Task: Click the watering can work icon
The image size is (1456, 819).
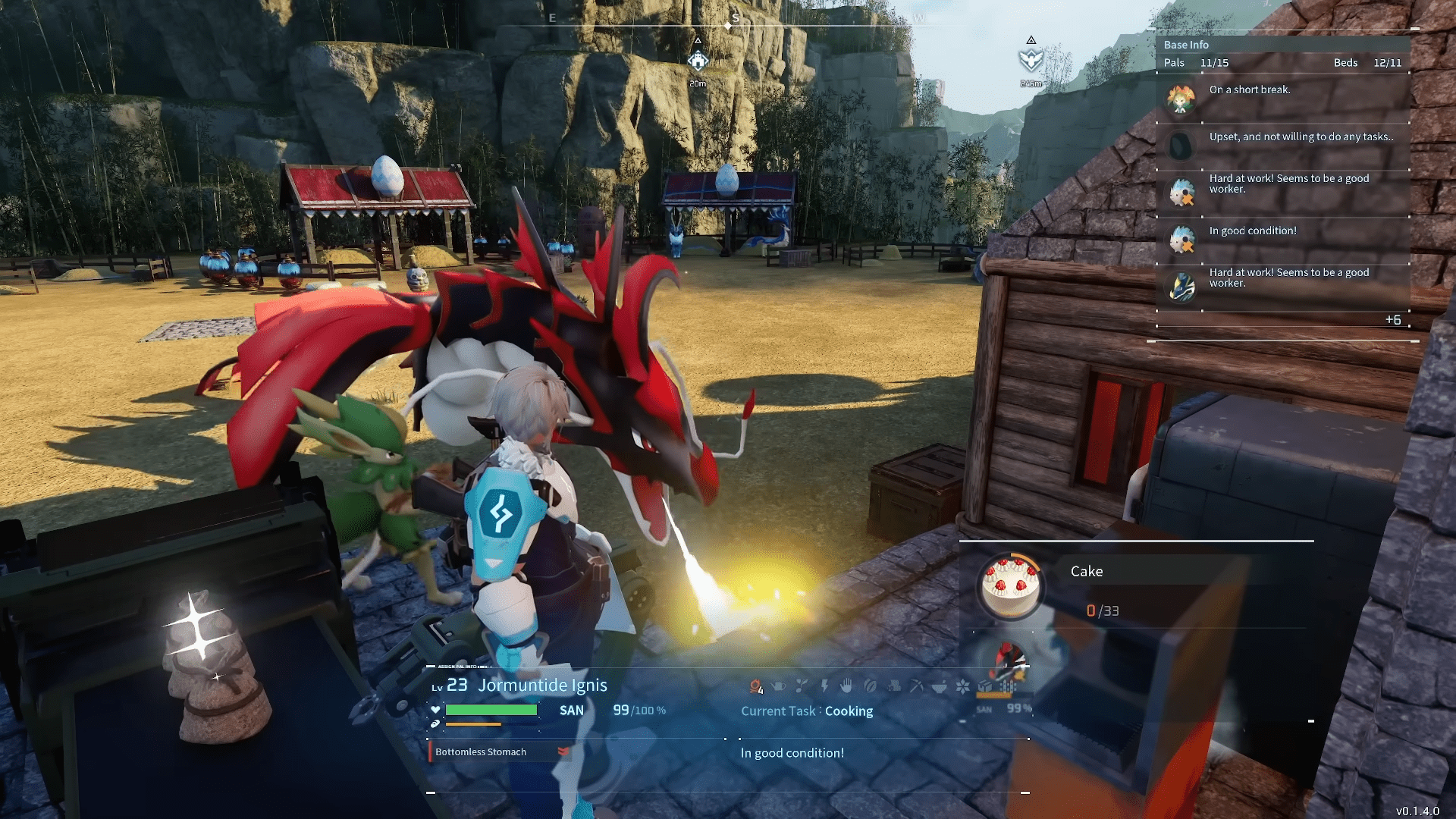Action: [x=778, y=686]
